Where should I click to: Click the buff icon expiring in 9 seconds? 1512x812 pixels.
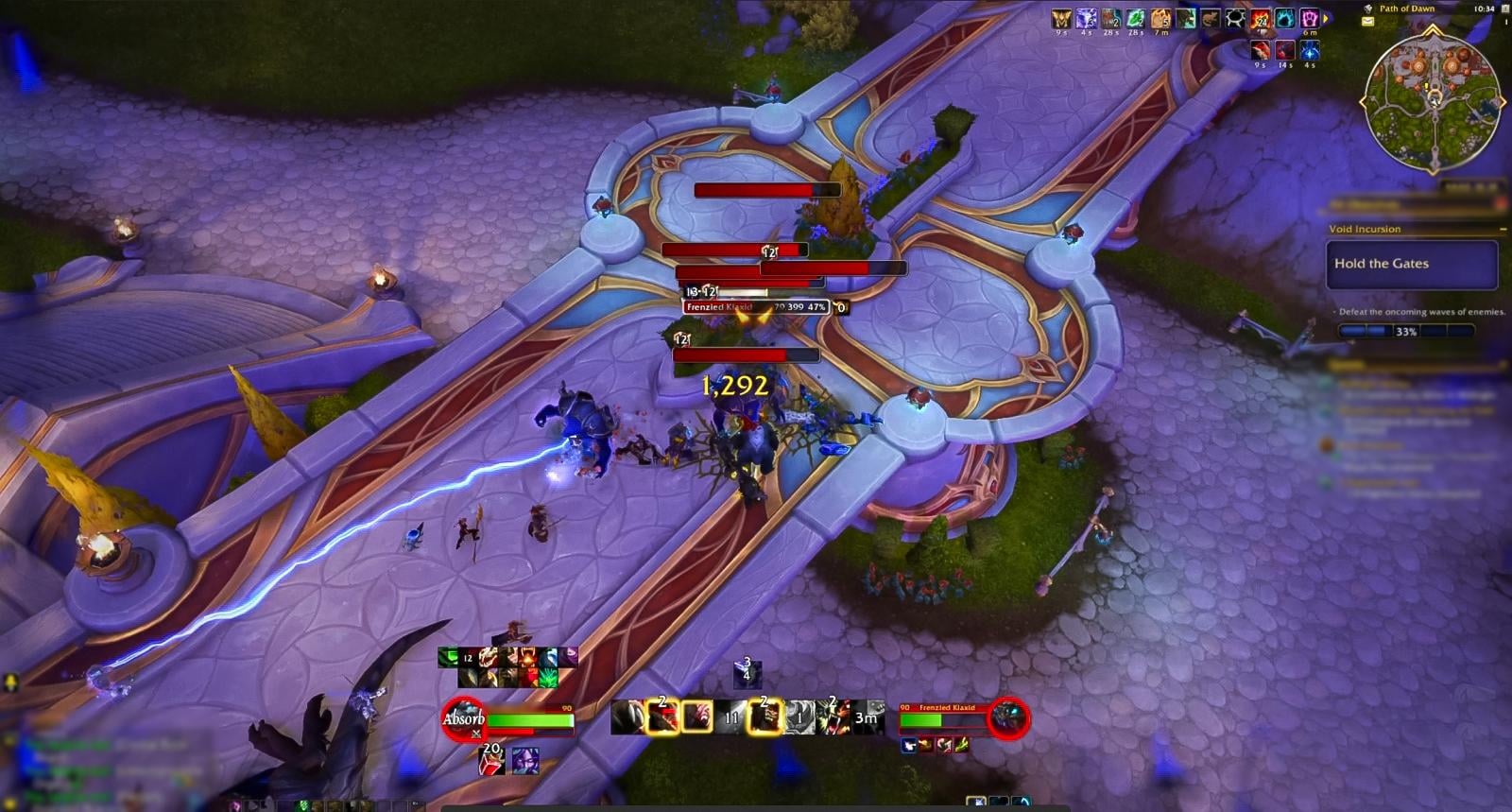click(1060, 17)
